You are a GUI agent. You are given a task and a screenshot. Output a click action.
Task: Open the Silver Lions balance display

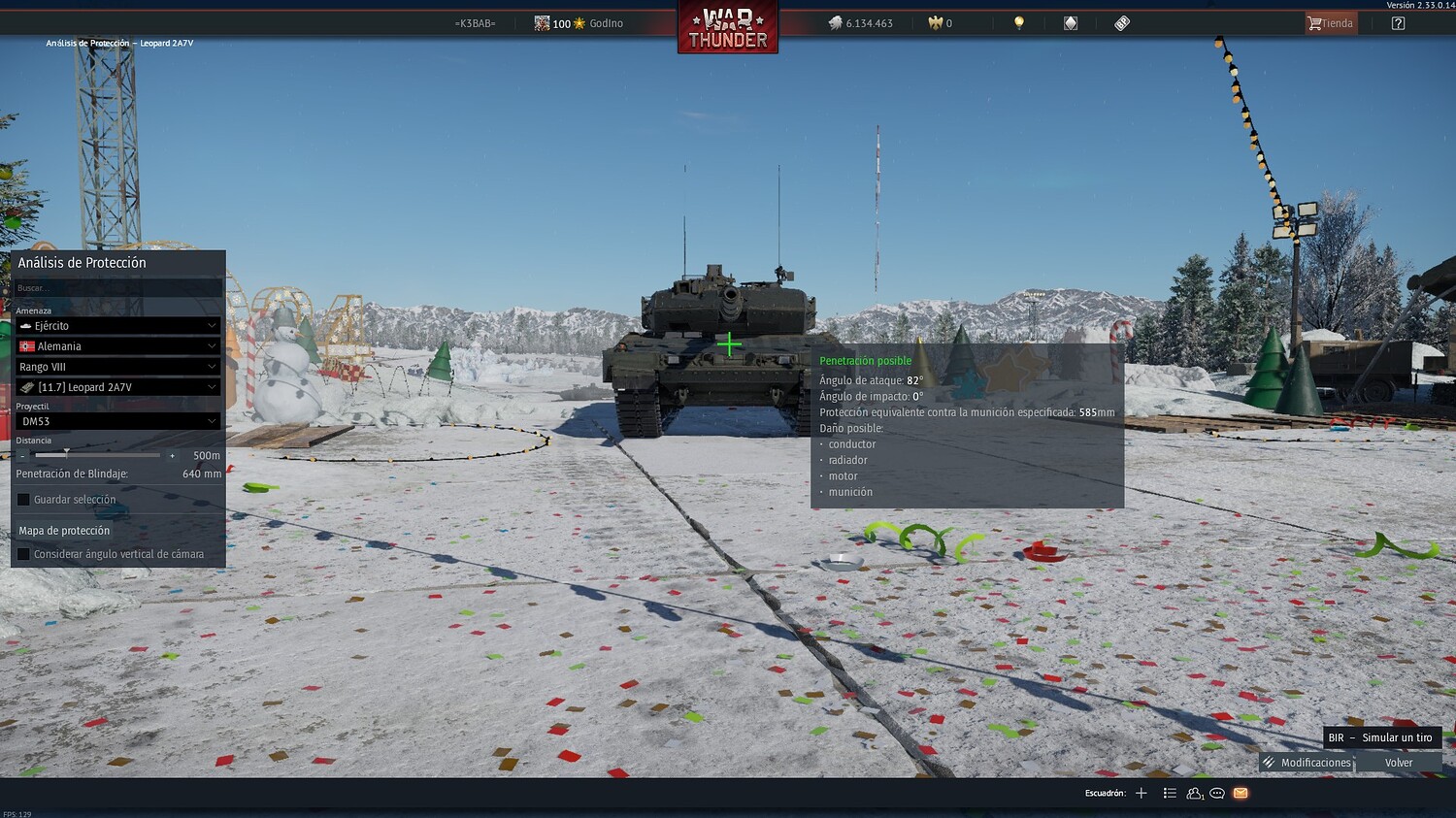point(864,22)
